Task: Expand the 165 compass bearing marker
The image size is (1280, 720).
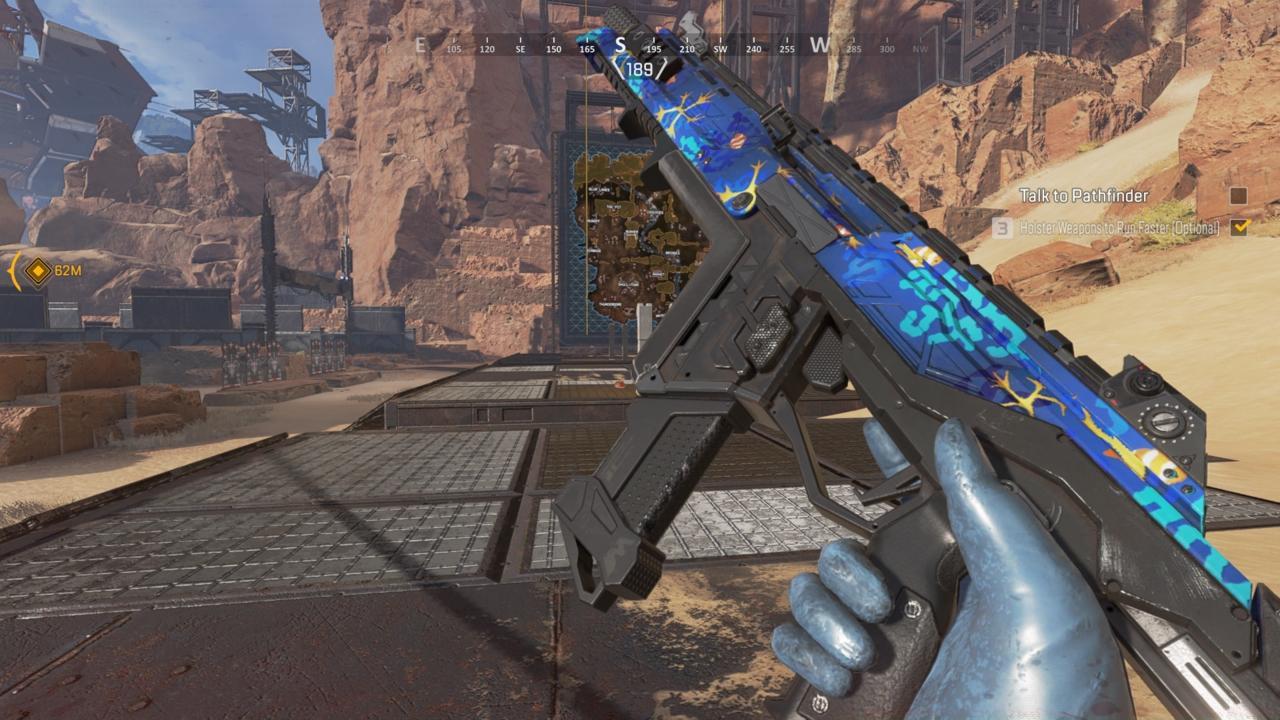Action: [585, 47]
